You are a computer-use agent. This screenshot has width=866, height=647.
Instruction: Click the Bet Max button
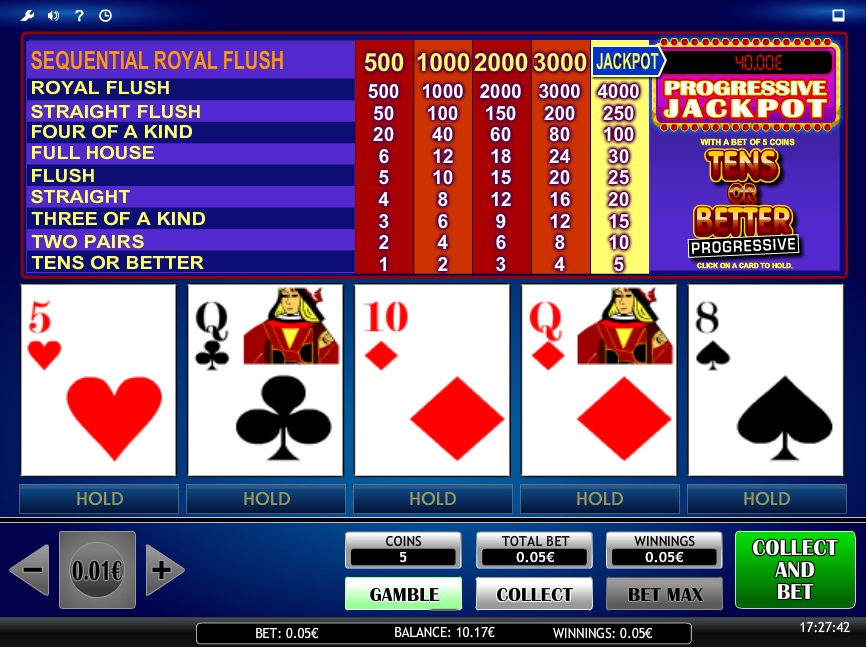[664, 594]
